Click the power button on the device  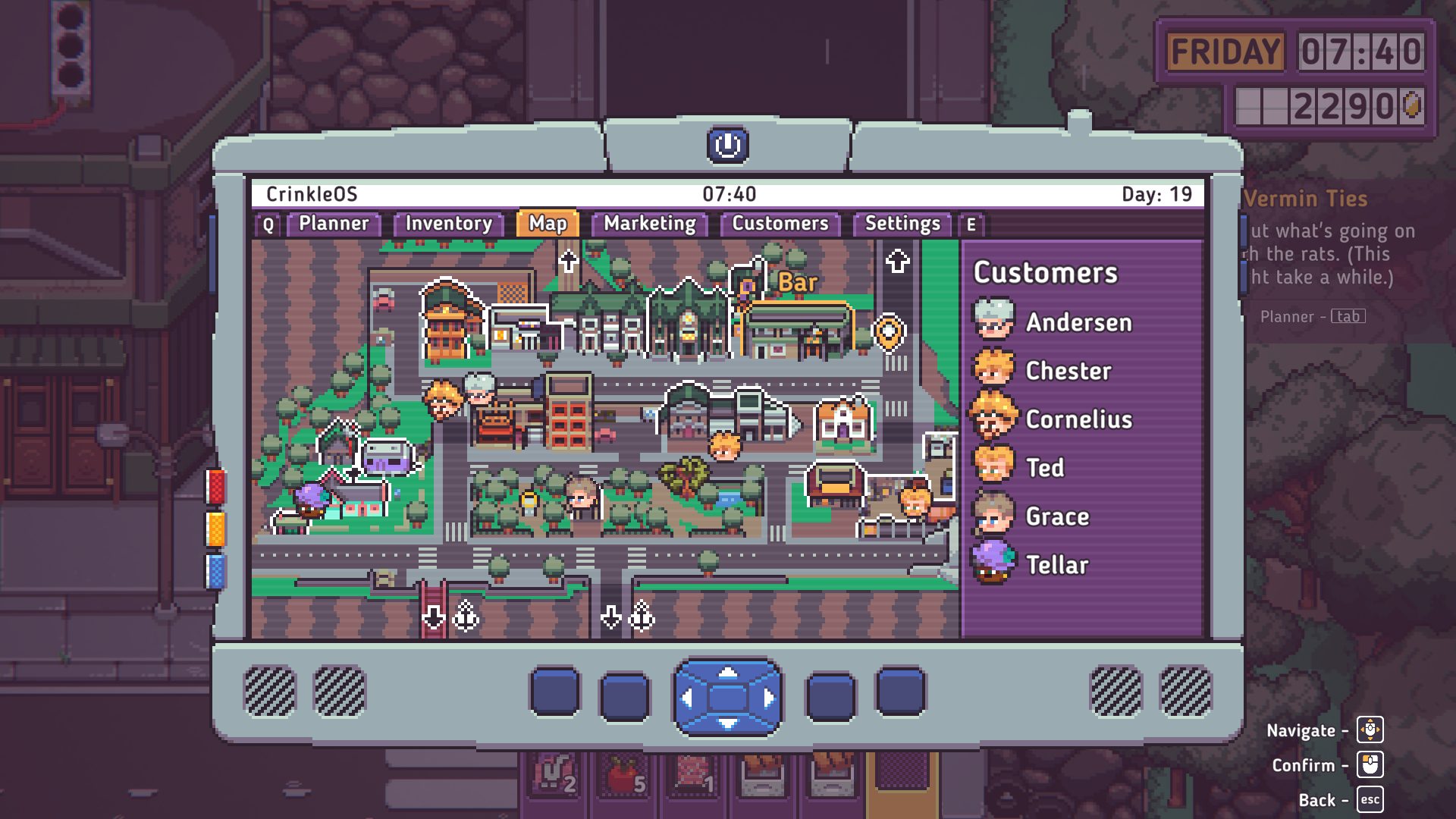tap(727, 145)
